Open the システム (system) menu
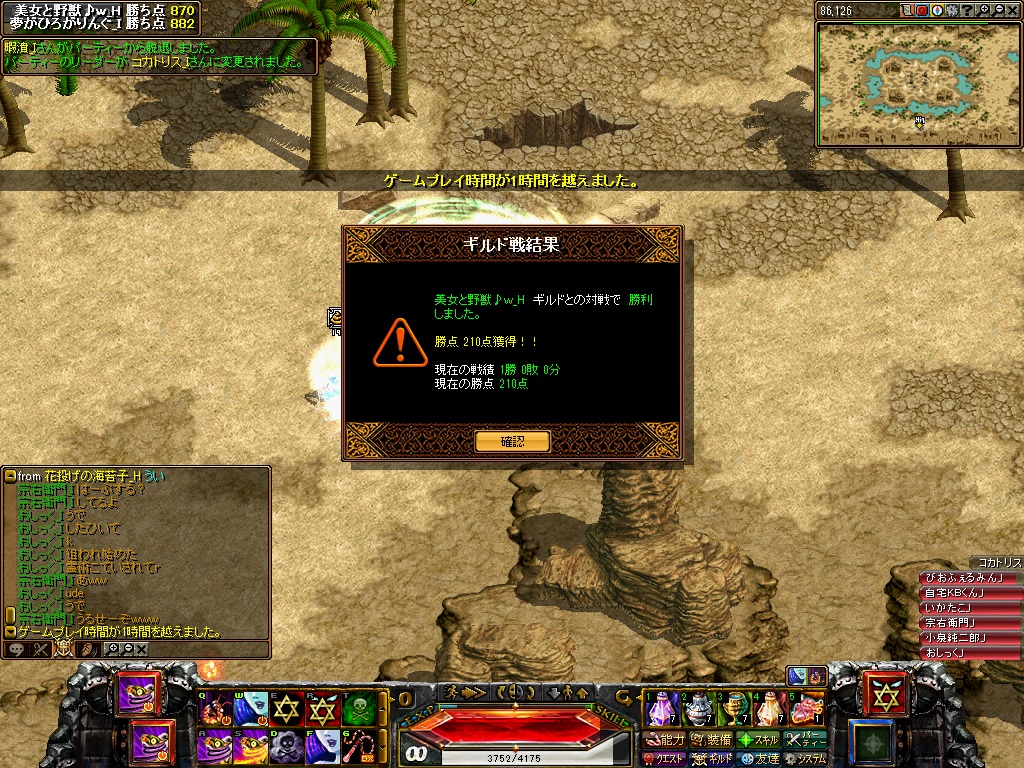Image resolution: width=1024 pixels, height=768 pixels. (806, 759)
